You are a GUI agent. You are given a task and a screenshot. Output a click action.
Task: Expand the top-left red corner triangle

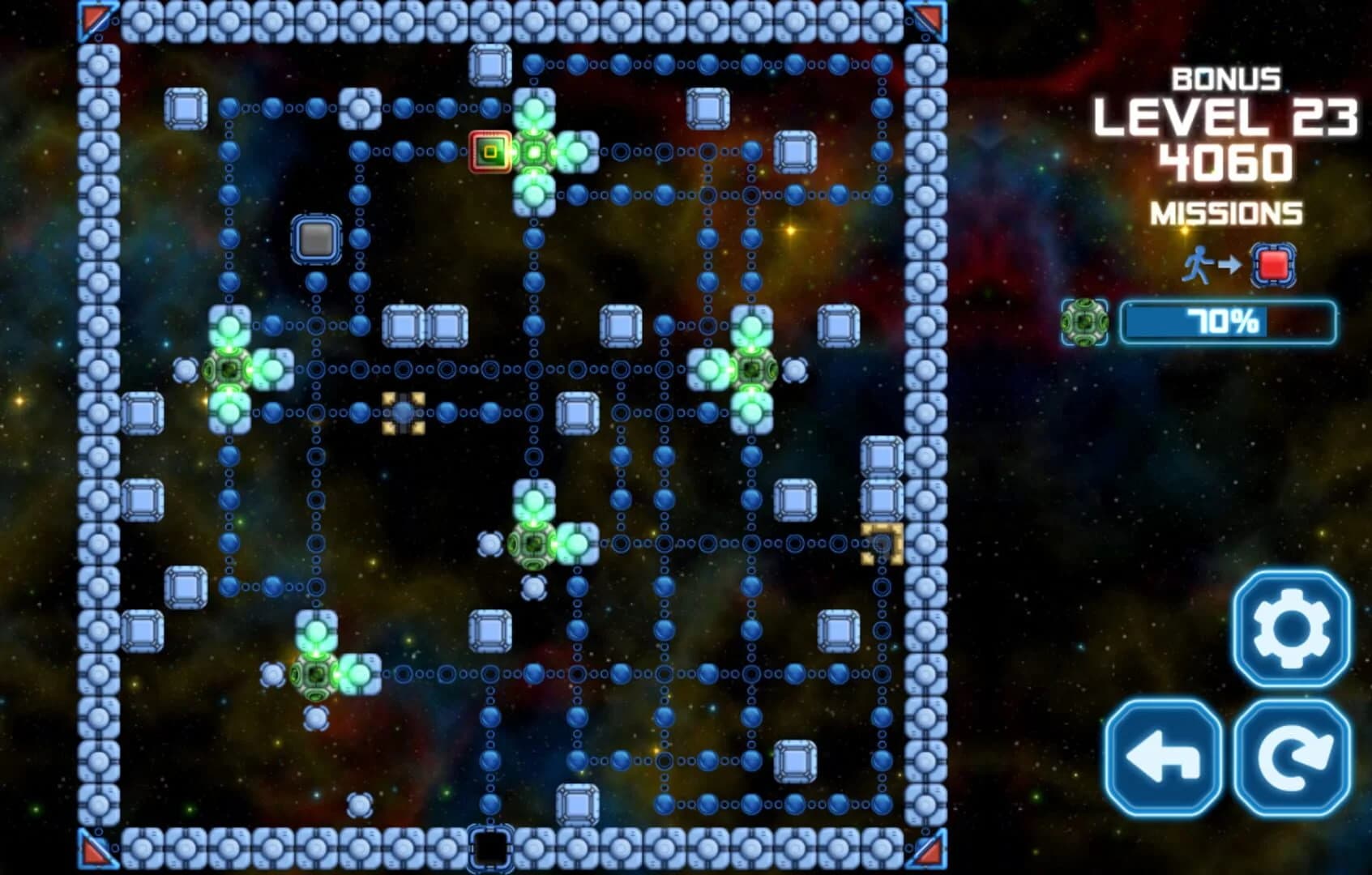[92, 18]
